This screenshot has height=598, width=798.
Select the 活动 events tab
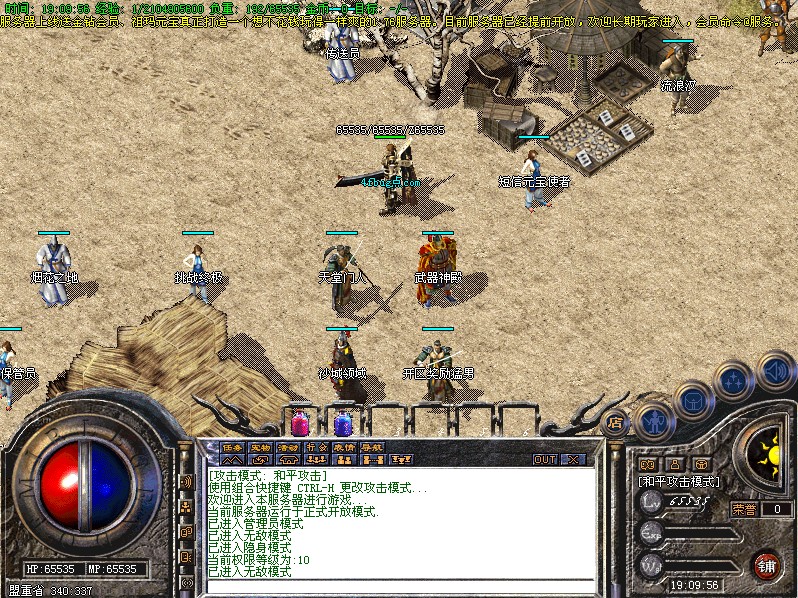[x=289, y=447]
